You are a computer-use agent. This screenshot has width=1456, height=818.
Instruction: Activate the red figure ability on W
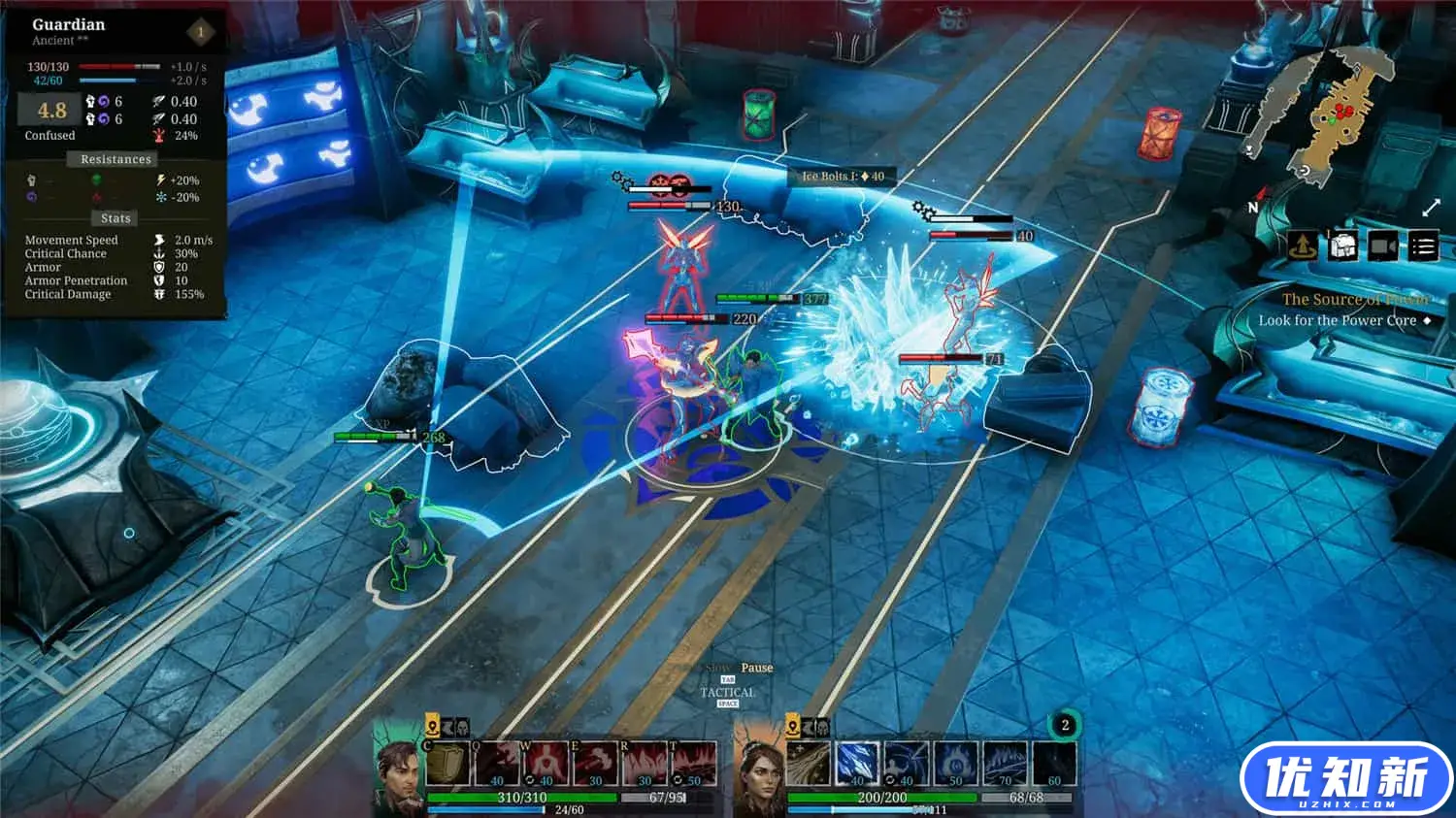point(546,764)
